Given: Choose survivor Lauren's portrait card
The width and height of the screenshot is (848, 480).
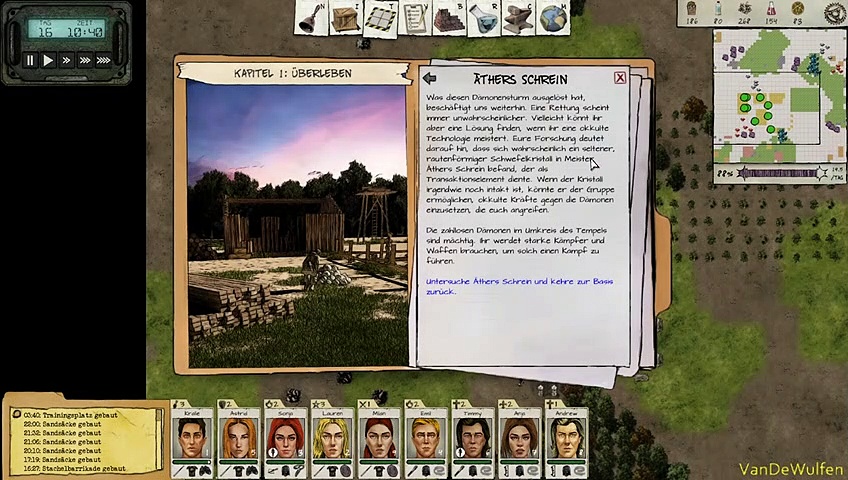Looking at the screenshot, I should (332, 439).
